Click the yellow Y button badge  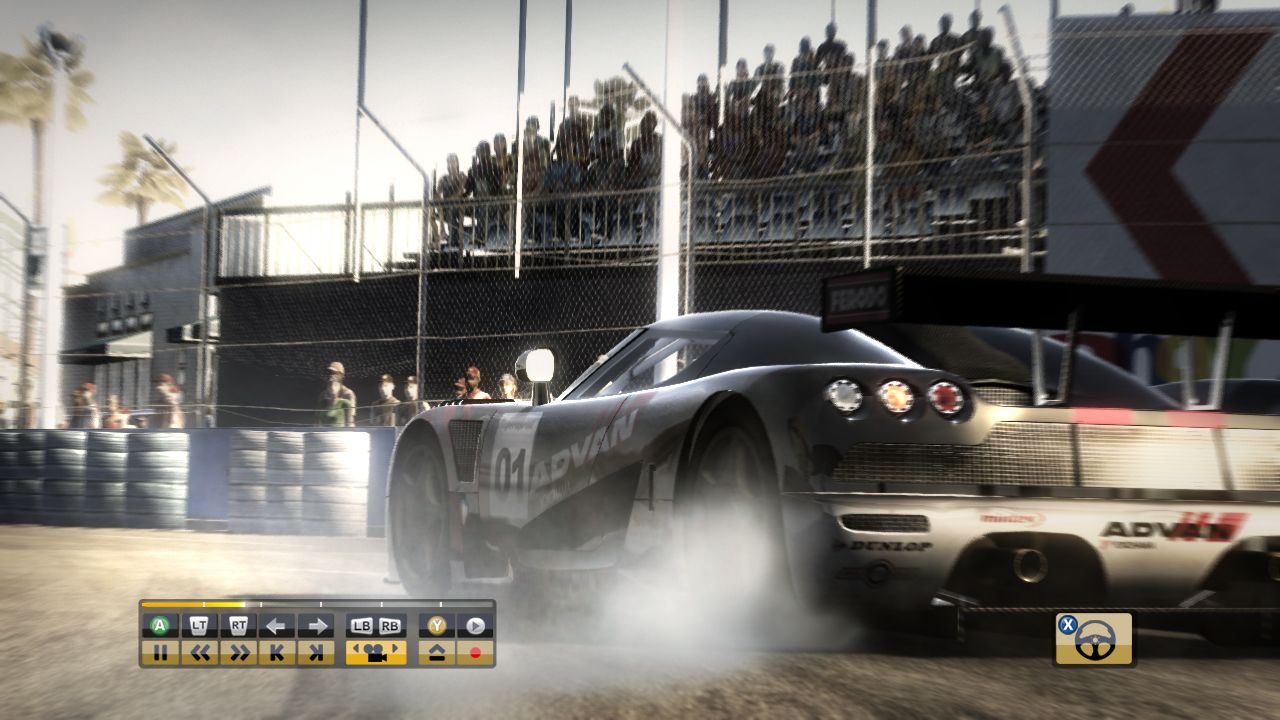point(437,625)
